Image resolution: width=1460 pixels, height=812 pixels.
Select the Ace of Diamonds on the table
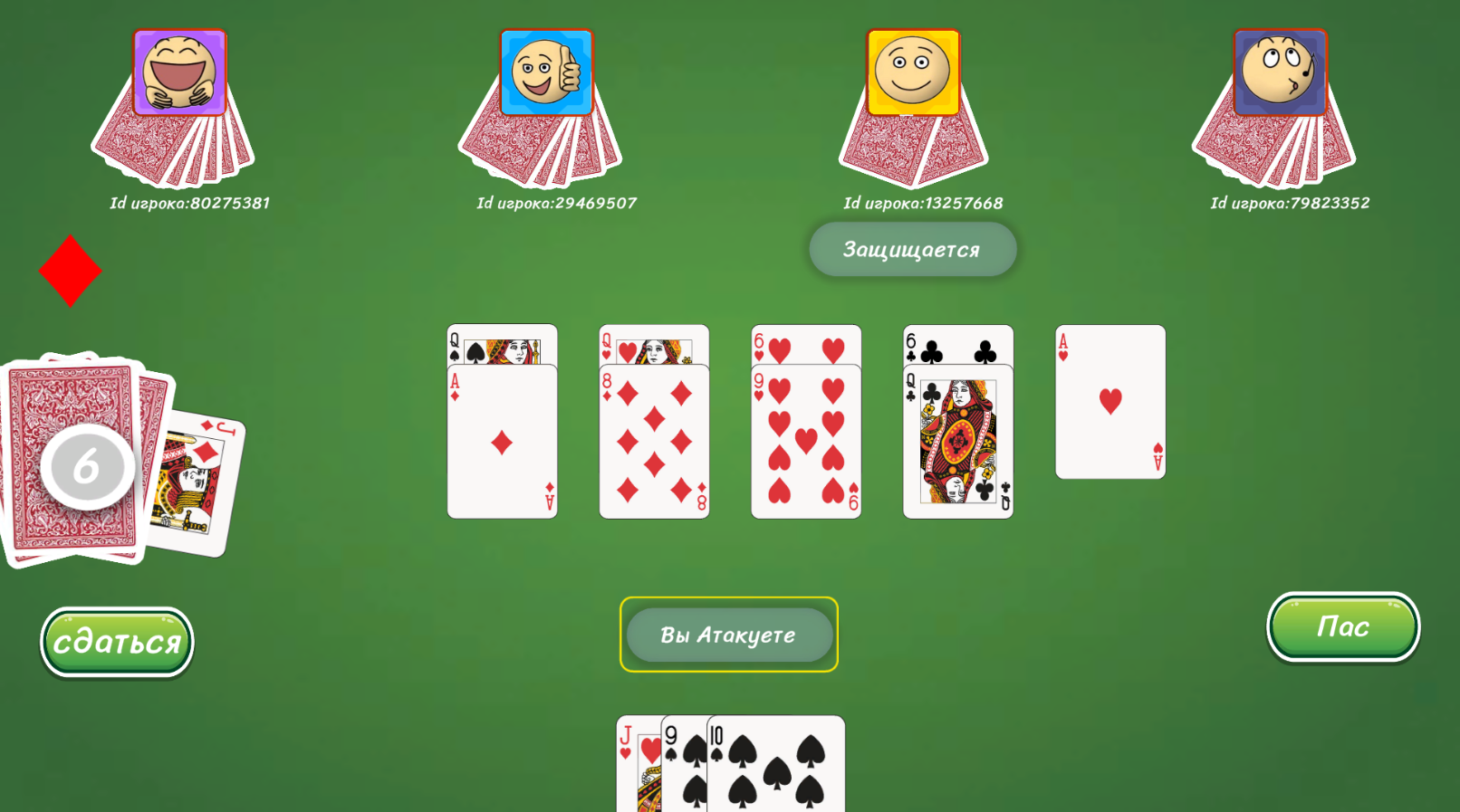point(502,444)
